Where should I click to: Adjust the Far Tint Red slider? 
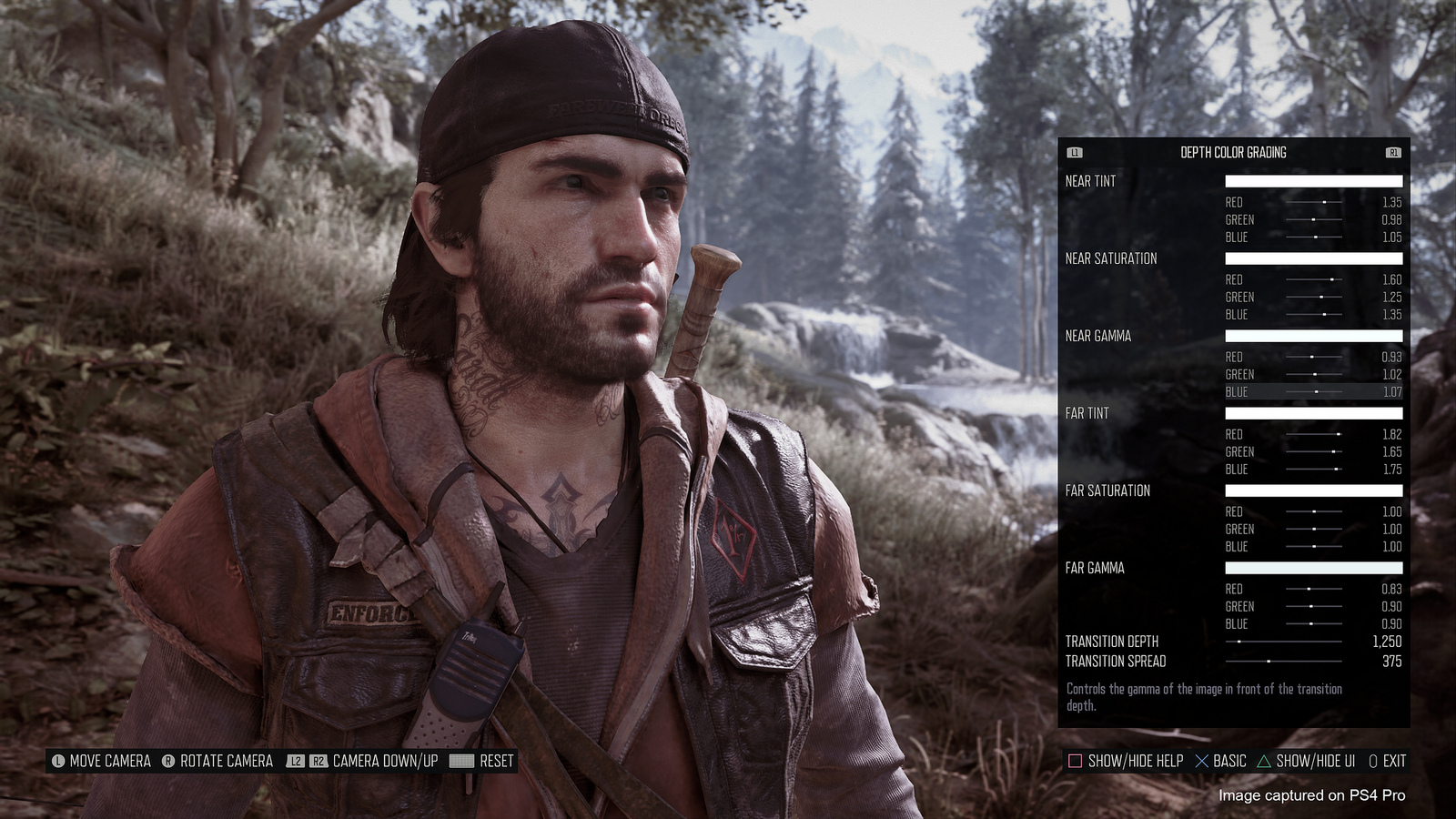click(1311, 435)
